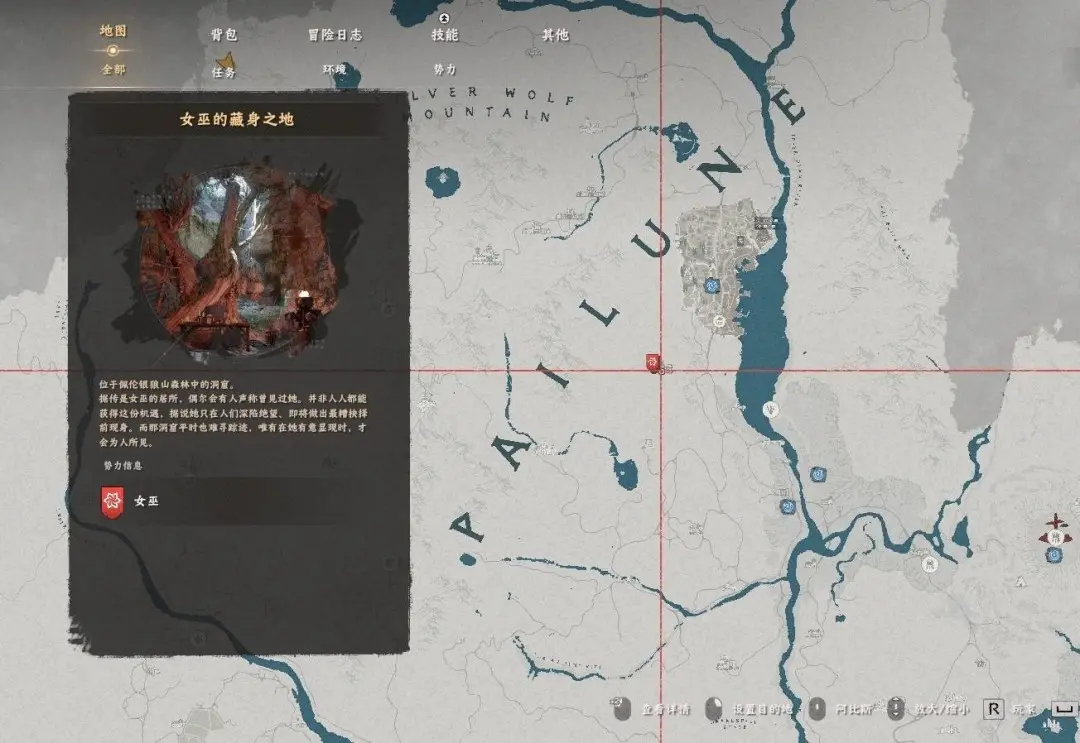Open the 技能 (Skills) tab
Image resolution: width=1080 pixels, height=743 pixels.
tap(445, 35)
